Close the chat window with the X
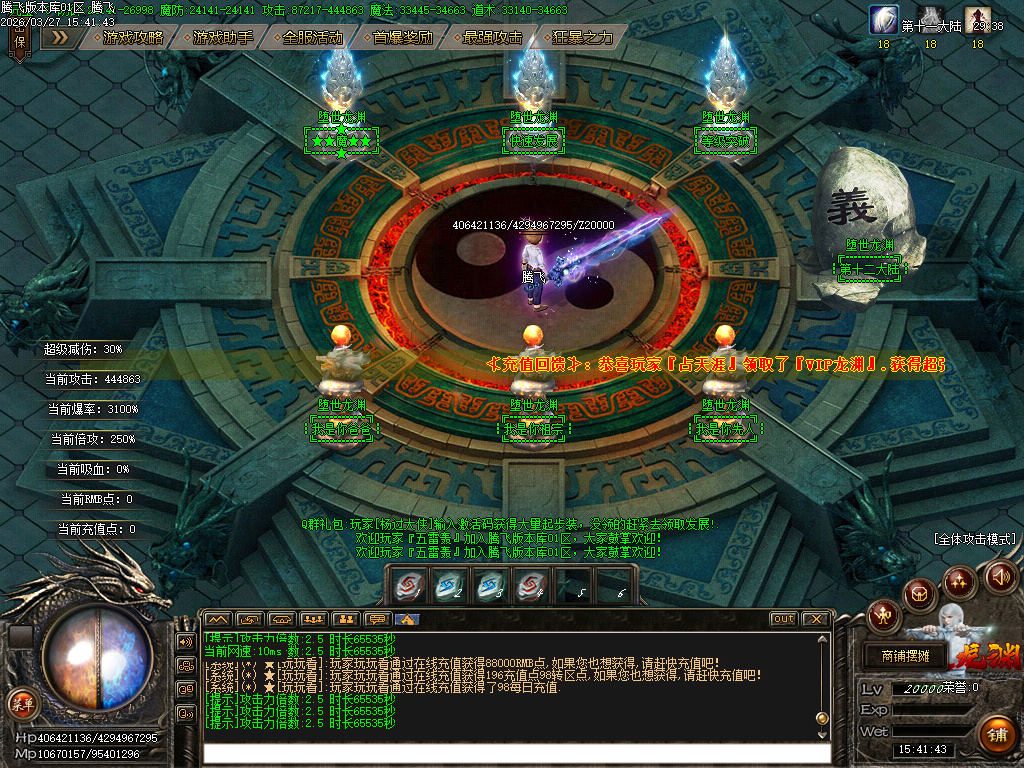Viewport: 1024px width, 768px height. coord(815,619)
